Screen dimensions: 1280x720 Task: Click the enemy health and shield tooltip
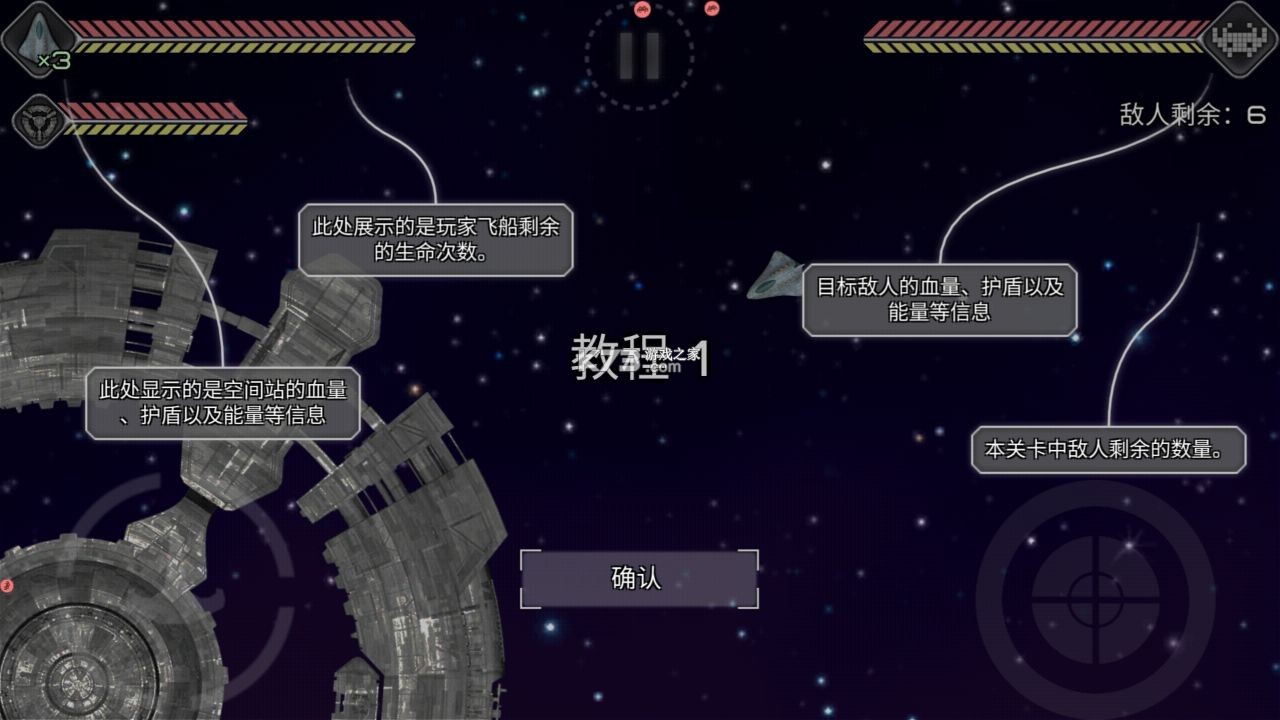tap(940, 298)
